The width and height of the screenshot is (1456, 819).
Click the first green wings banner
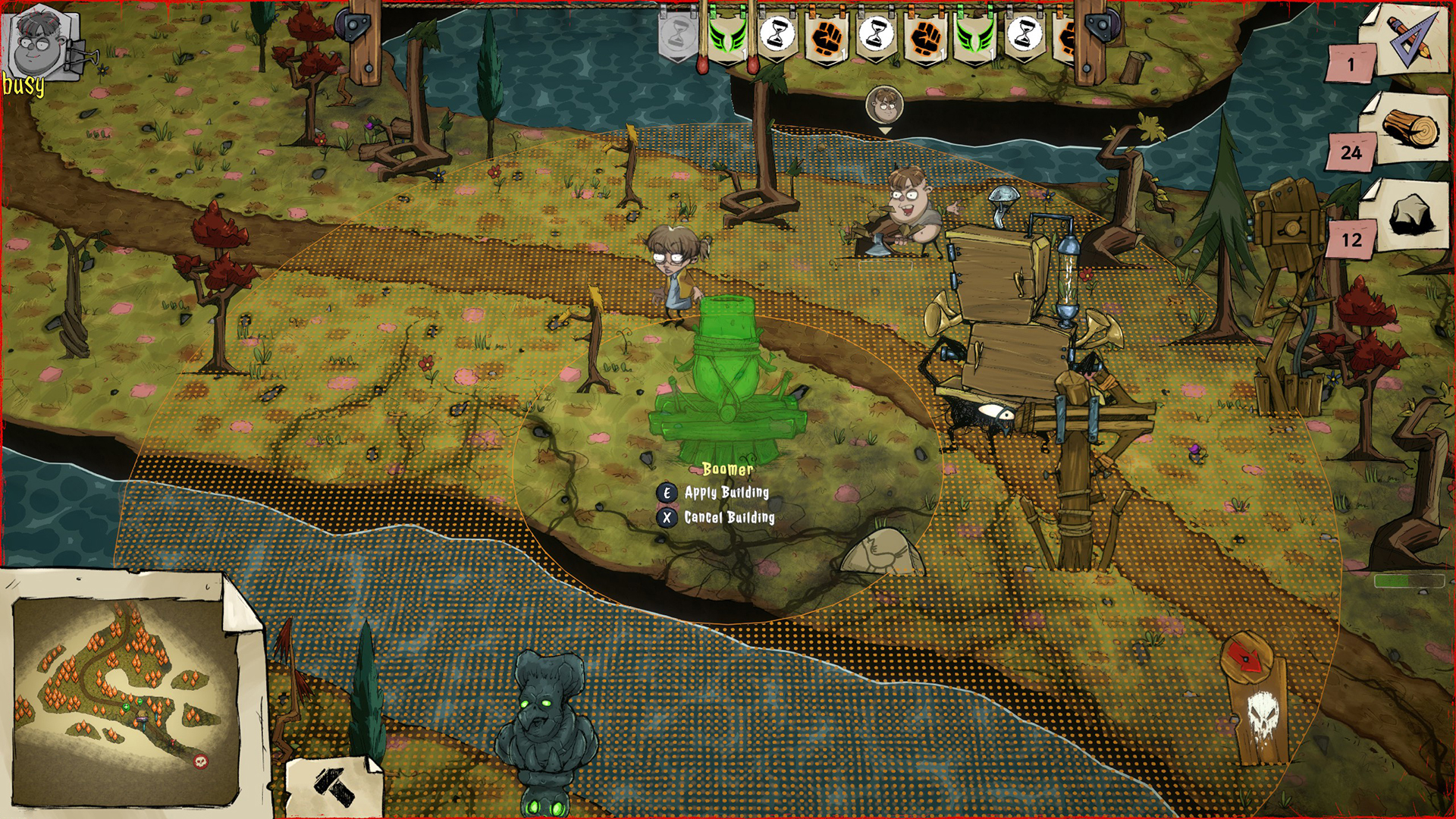728,36
